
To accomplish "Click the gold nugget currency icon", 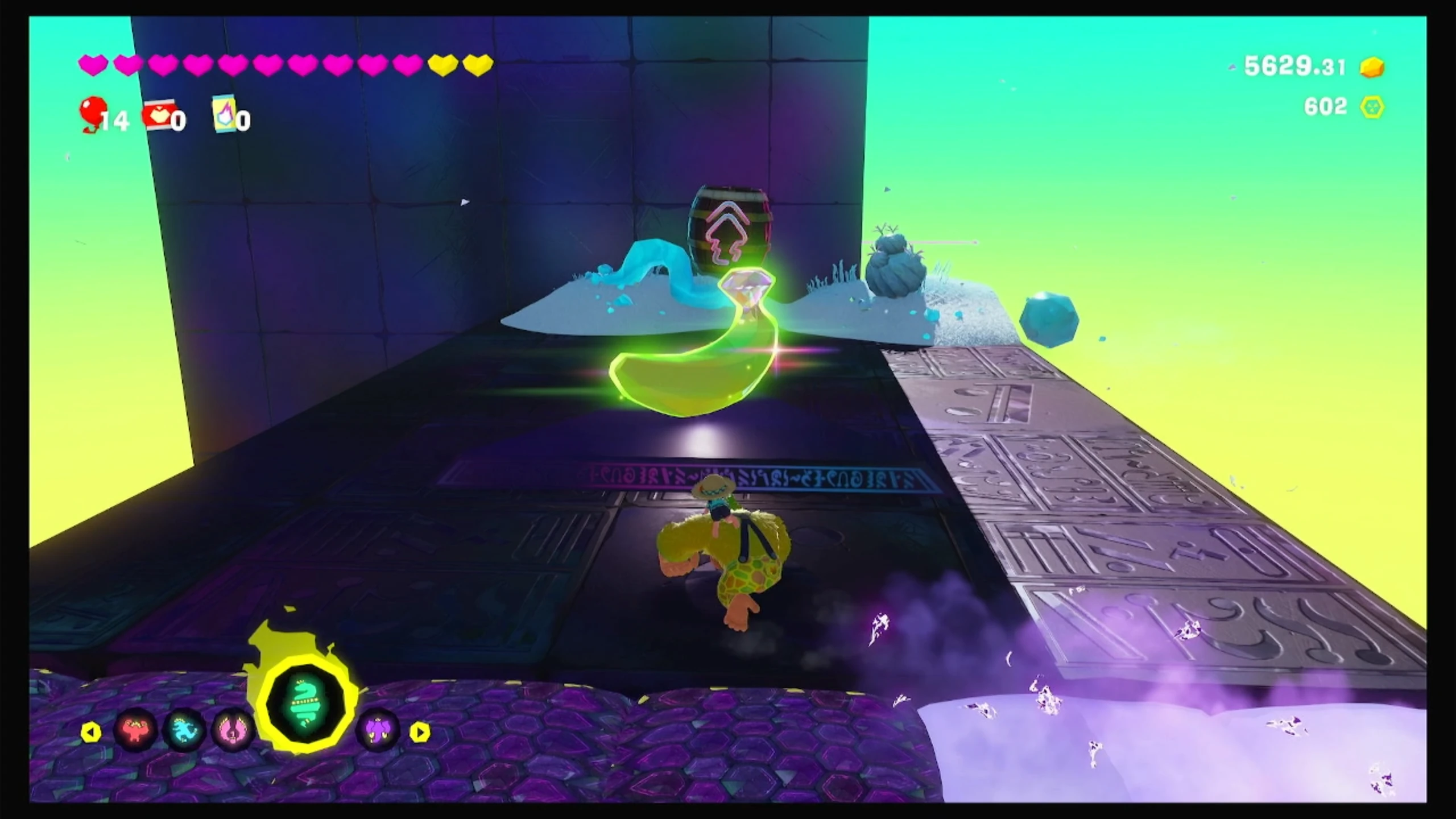I will [1372, 67].
